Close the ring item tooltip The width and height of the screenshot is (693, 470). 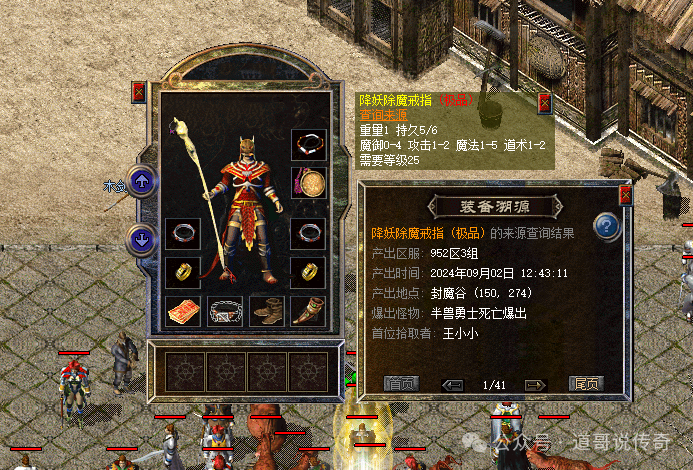(545, 103)
